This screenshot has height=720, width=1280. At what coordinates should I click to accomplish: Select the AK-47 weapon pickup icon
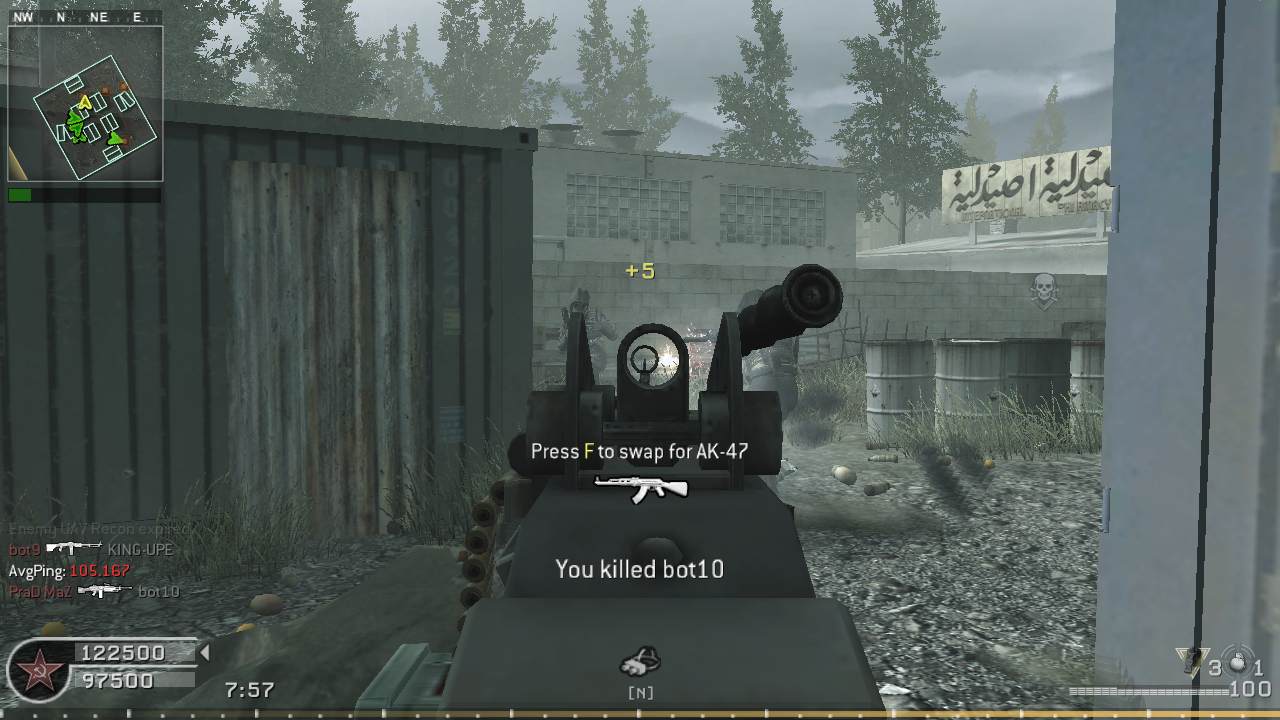click(641, 487)
